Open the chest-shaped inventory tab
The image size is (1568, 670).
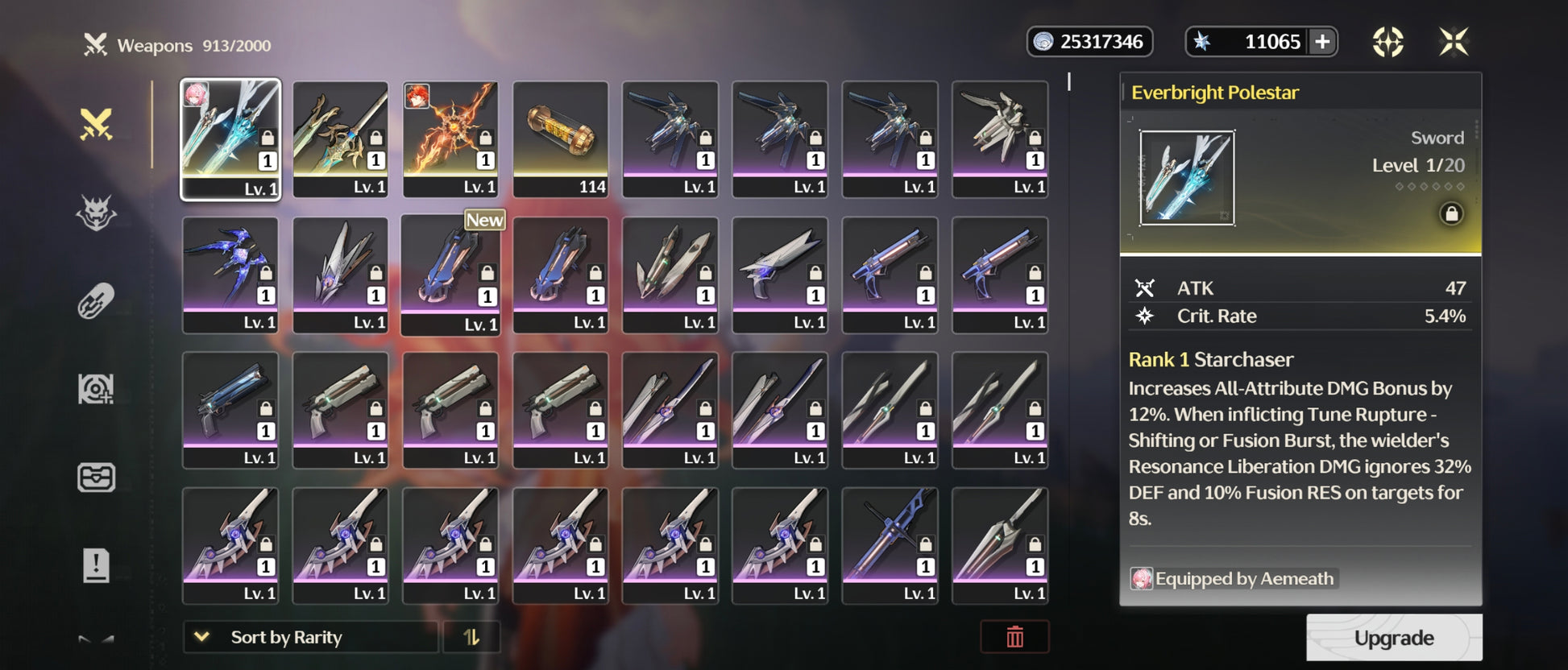(96, 478)
